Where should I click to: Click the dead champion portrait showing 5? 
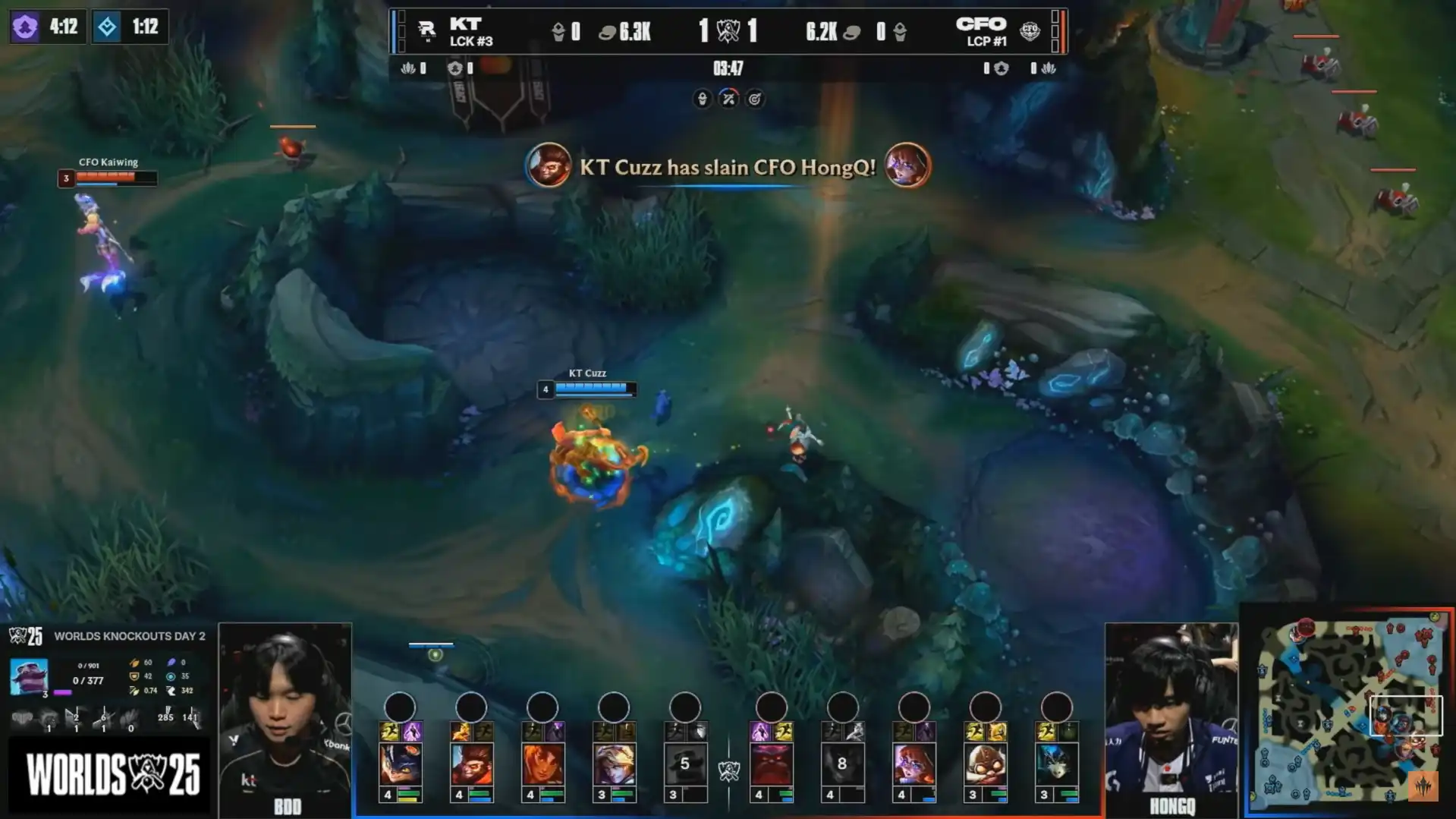[x=684, y=763]
